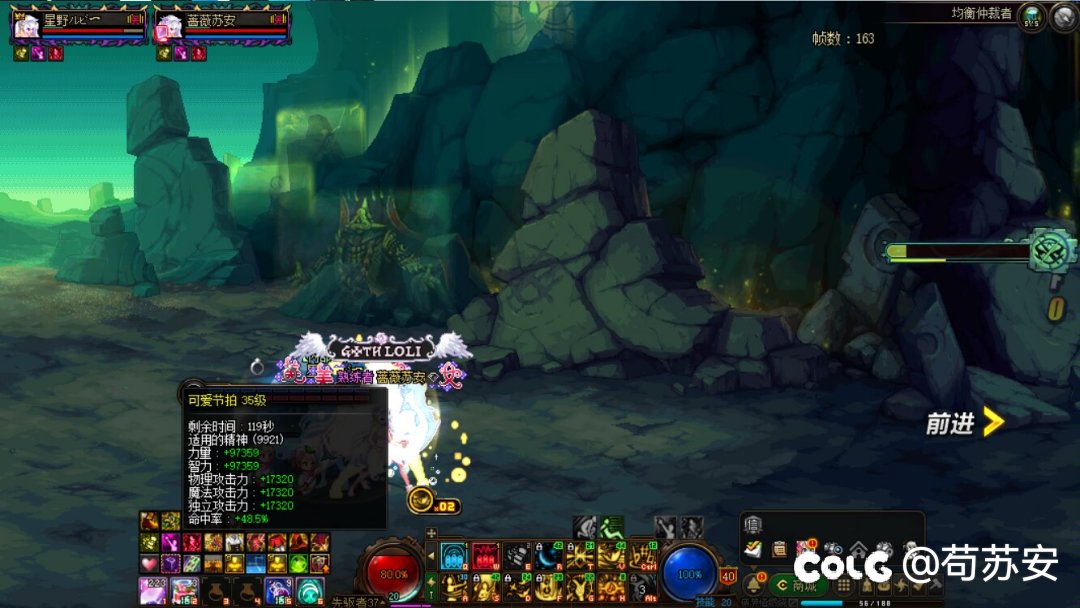Click party member 星野's portrait frame

(x=24, y=26)
